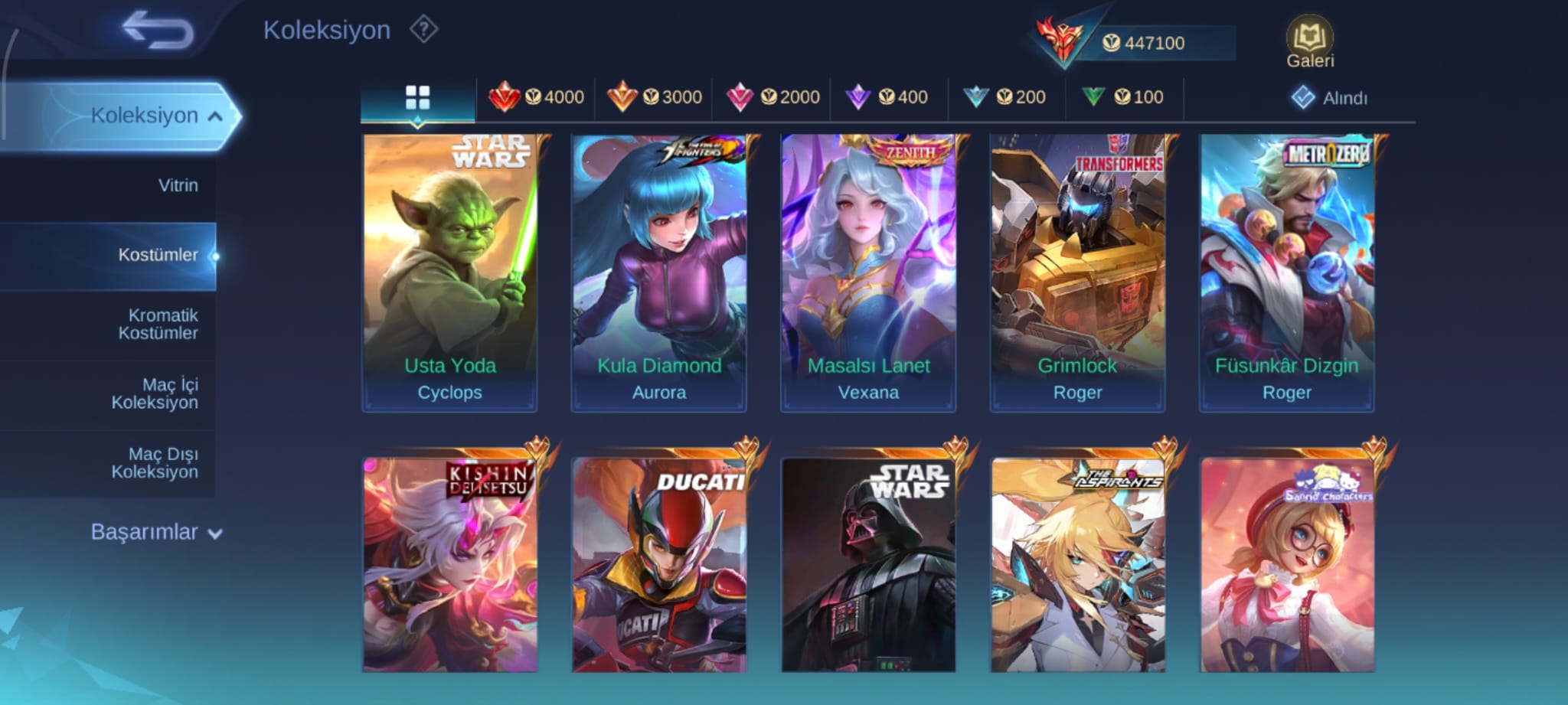1568x705 pixels.
Task: Select the Usta Yoda Cyclops skin card
Action: click(449, 273)
